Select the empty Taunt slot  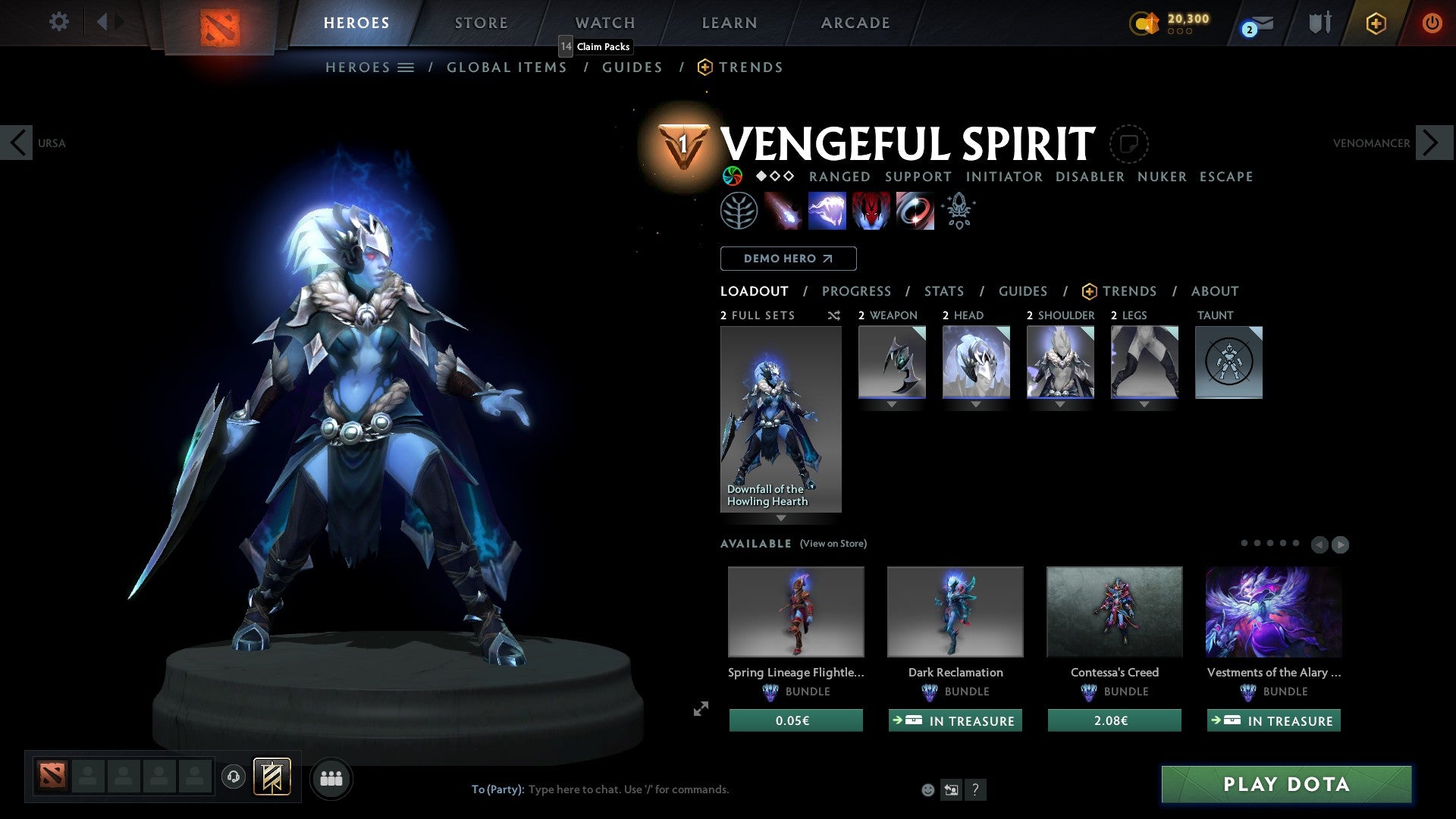coord(1228,362)
